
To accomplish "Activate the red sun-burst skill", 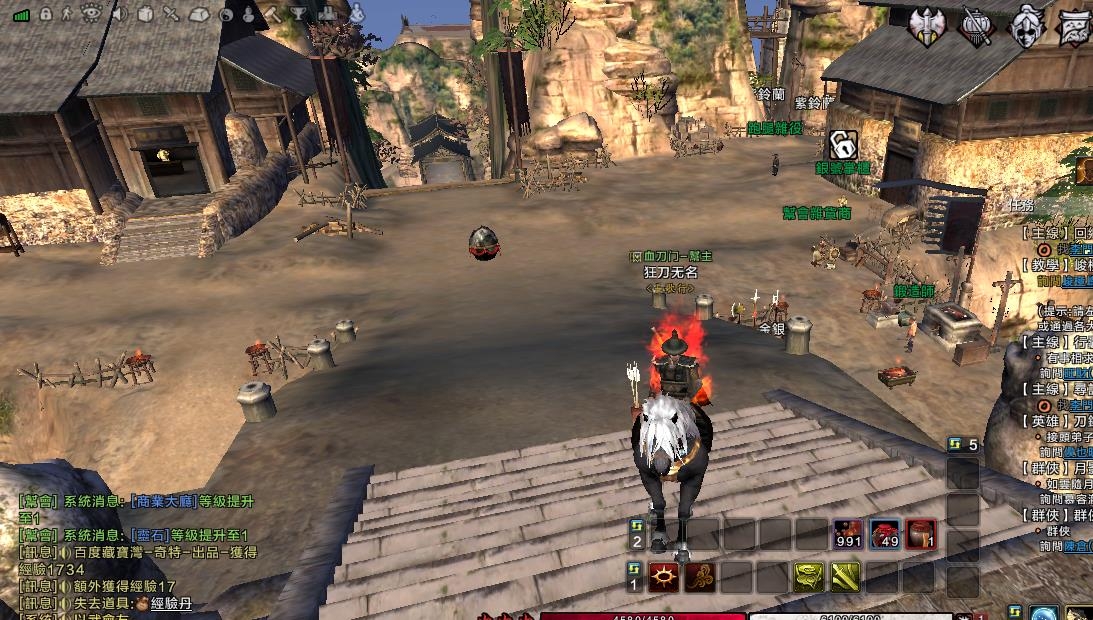I will [664, 577].
